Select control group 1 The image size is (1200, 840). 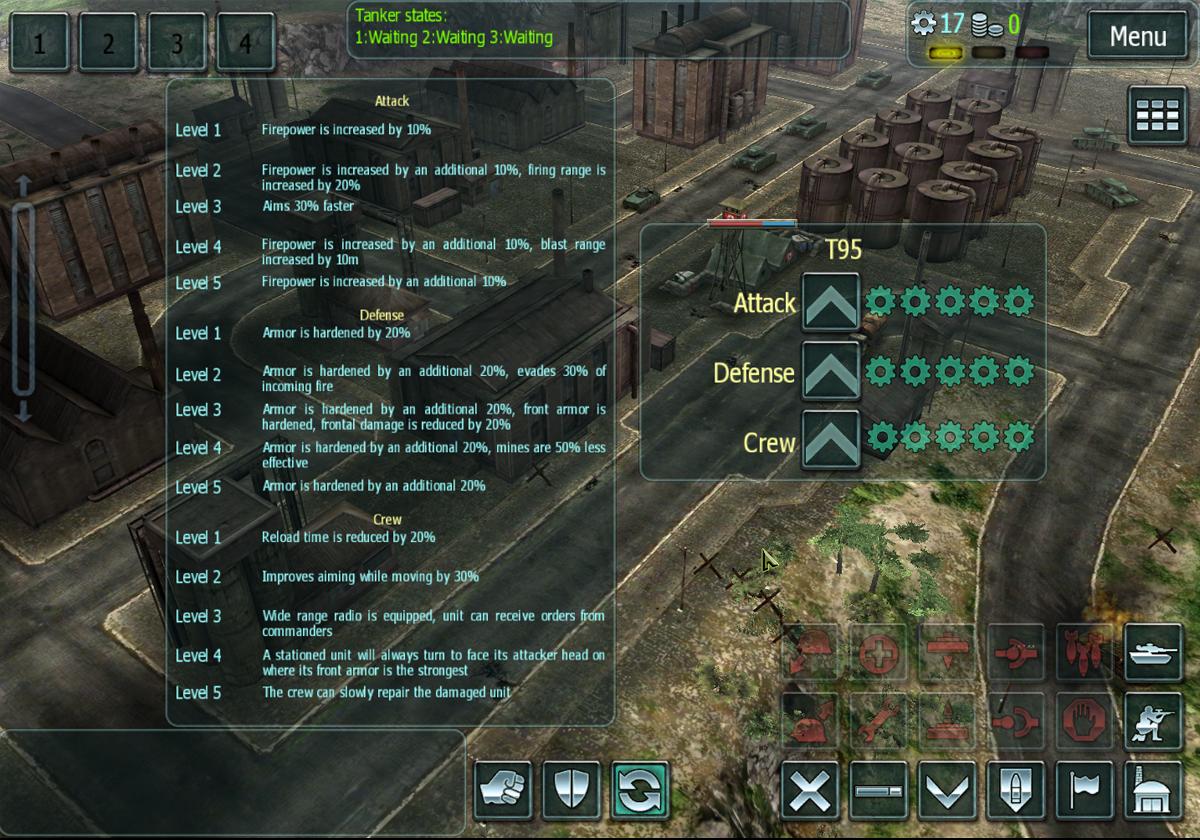pos(40,43)
